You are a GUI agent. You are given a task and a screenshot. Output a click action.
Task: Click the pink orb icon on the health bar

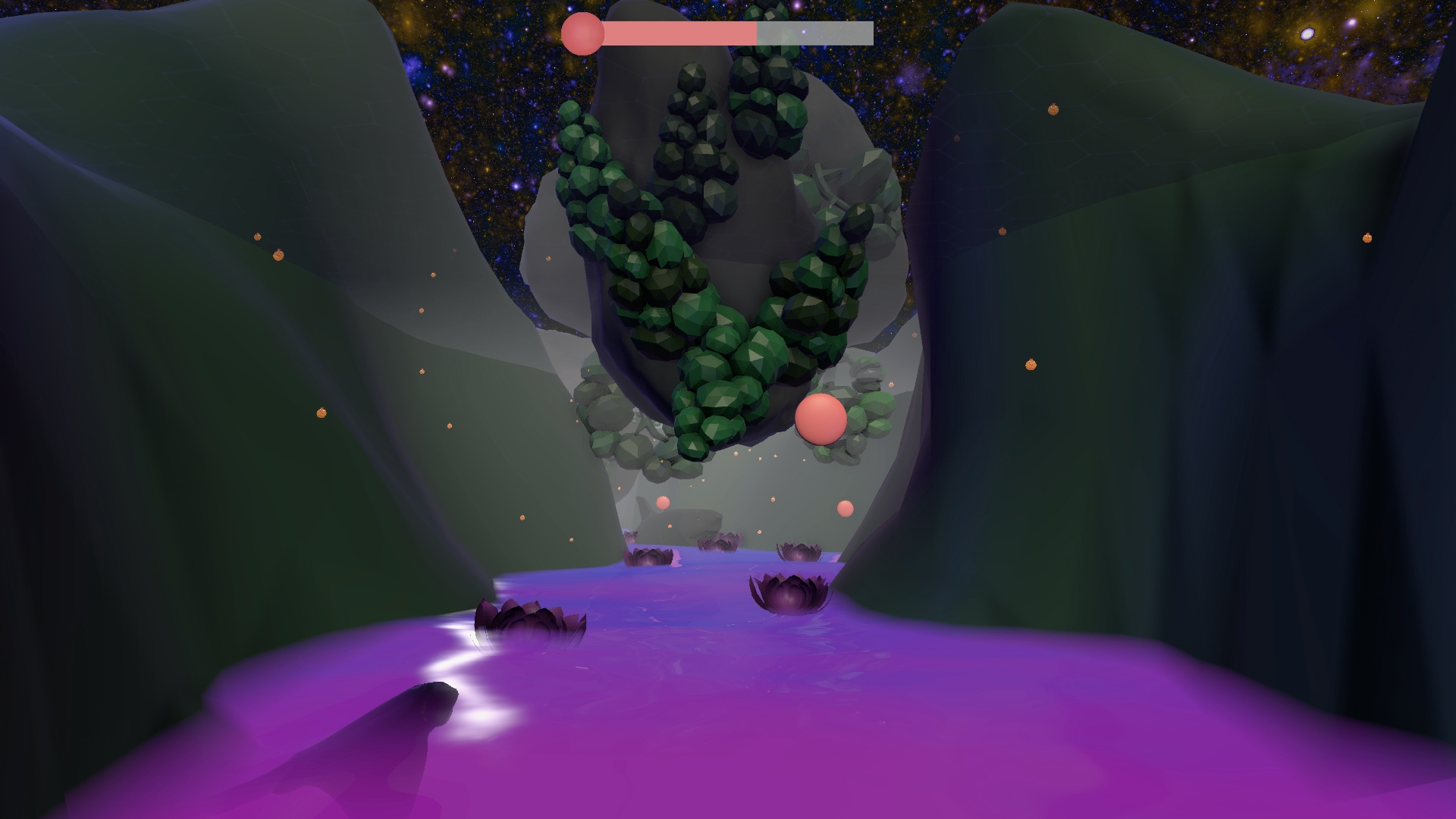[x=581, y=32]
